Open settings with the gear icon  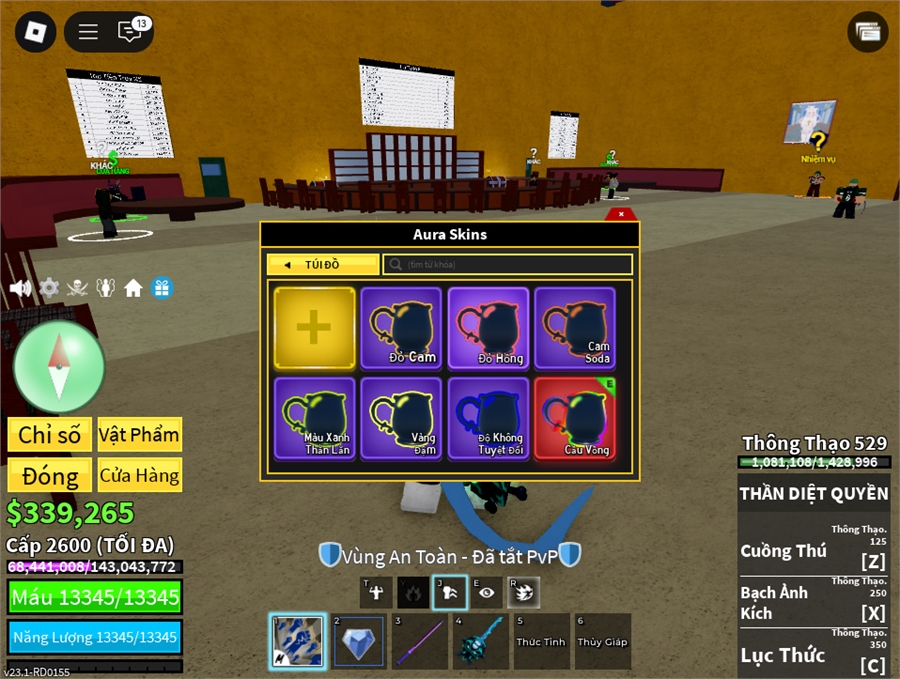pyautogui.click(x=49, y=288)
